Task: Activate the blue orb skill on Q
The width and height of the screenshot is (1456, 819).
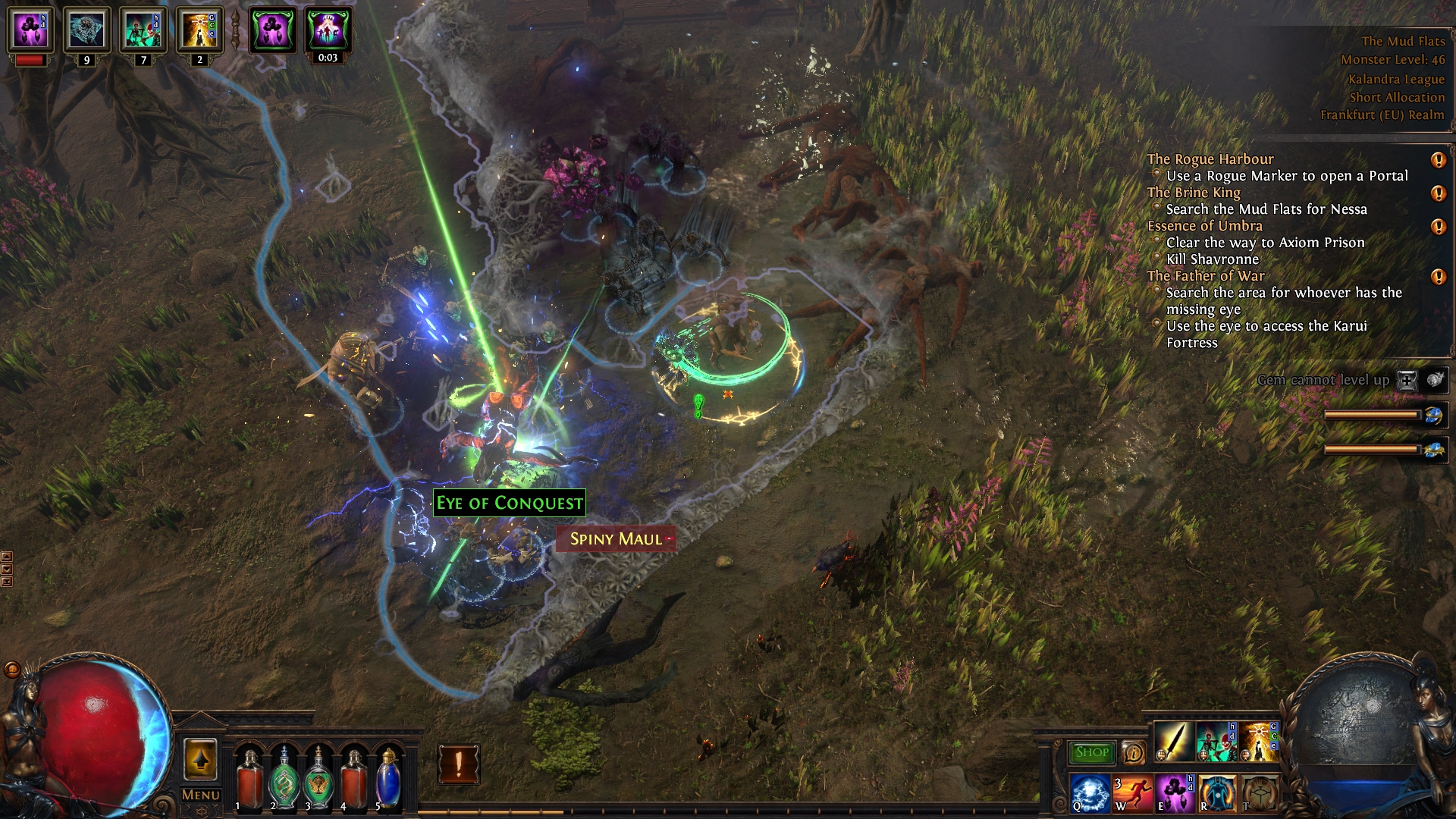Action: coord(1090,793)
